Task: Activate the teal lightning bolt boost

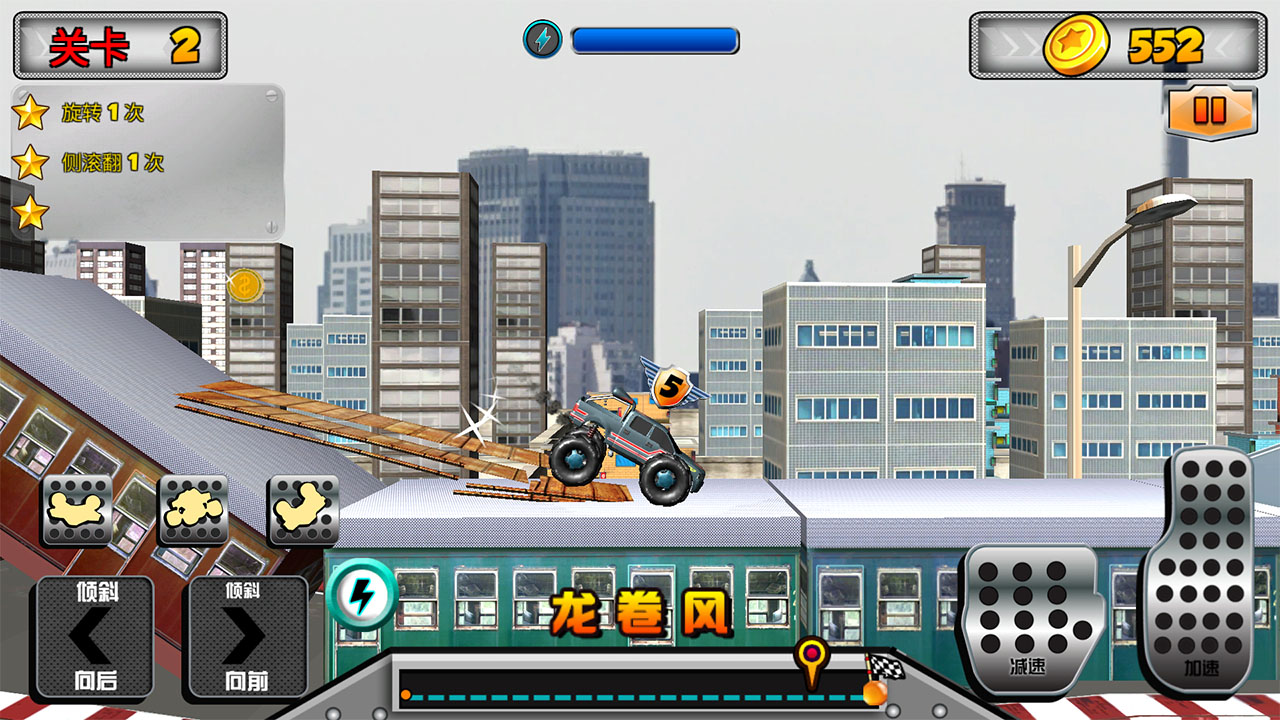Action: coord(361,595)
